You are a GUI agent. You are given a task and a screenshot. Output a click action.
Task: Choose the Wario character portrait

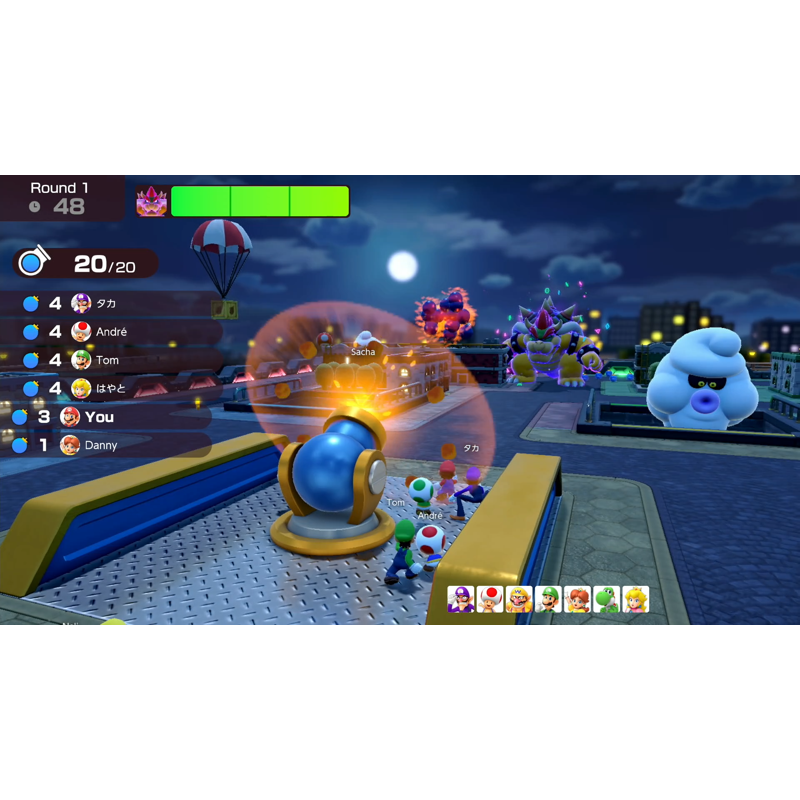[x=519, y=599]
